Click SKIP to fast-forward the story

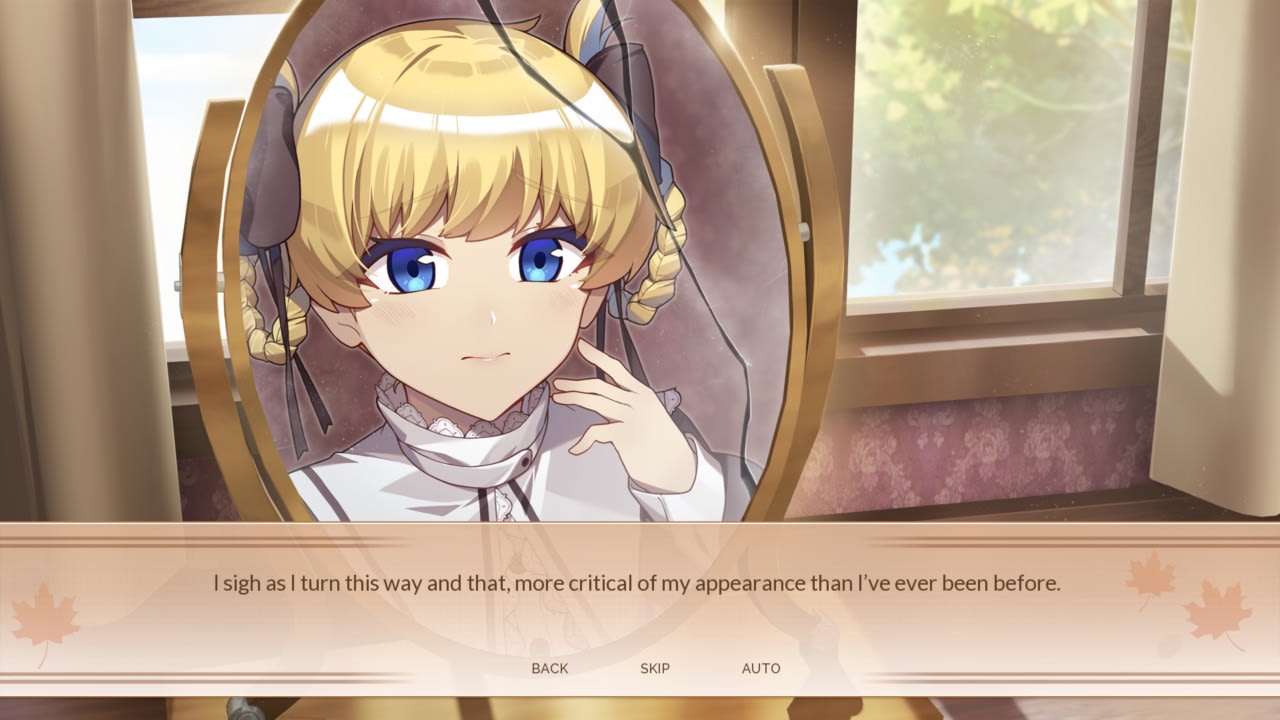coord(655,668)
